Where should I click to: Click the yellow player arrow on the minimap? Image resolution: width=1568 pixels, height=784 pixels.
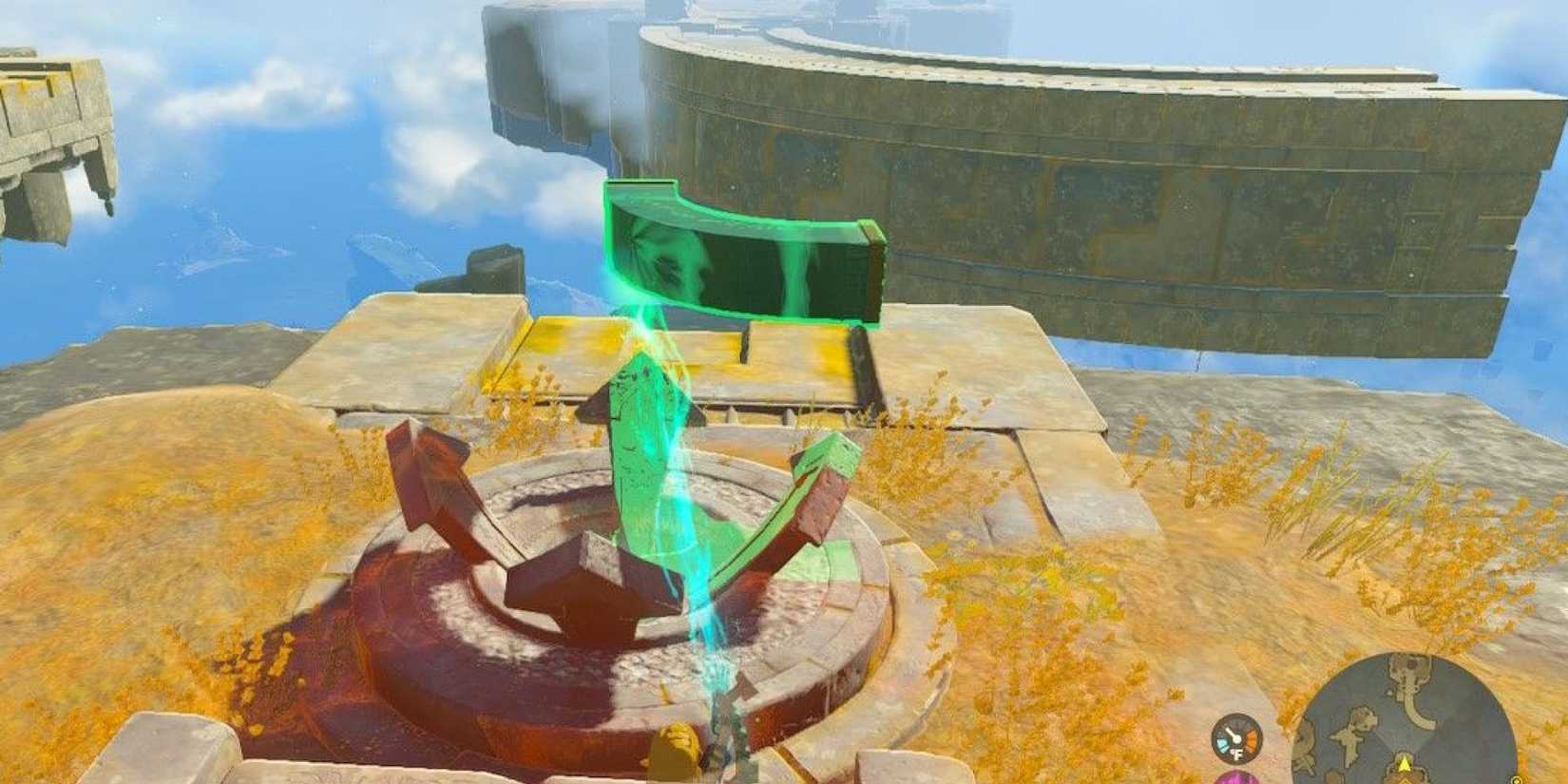click(1404, 762)
